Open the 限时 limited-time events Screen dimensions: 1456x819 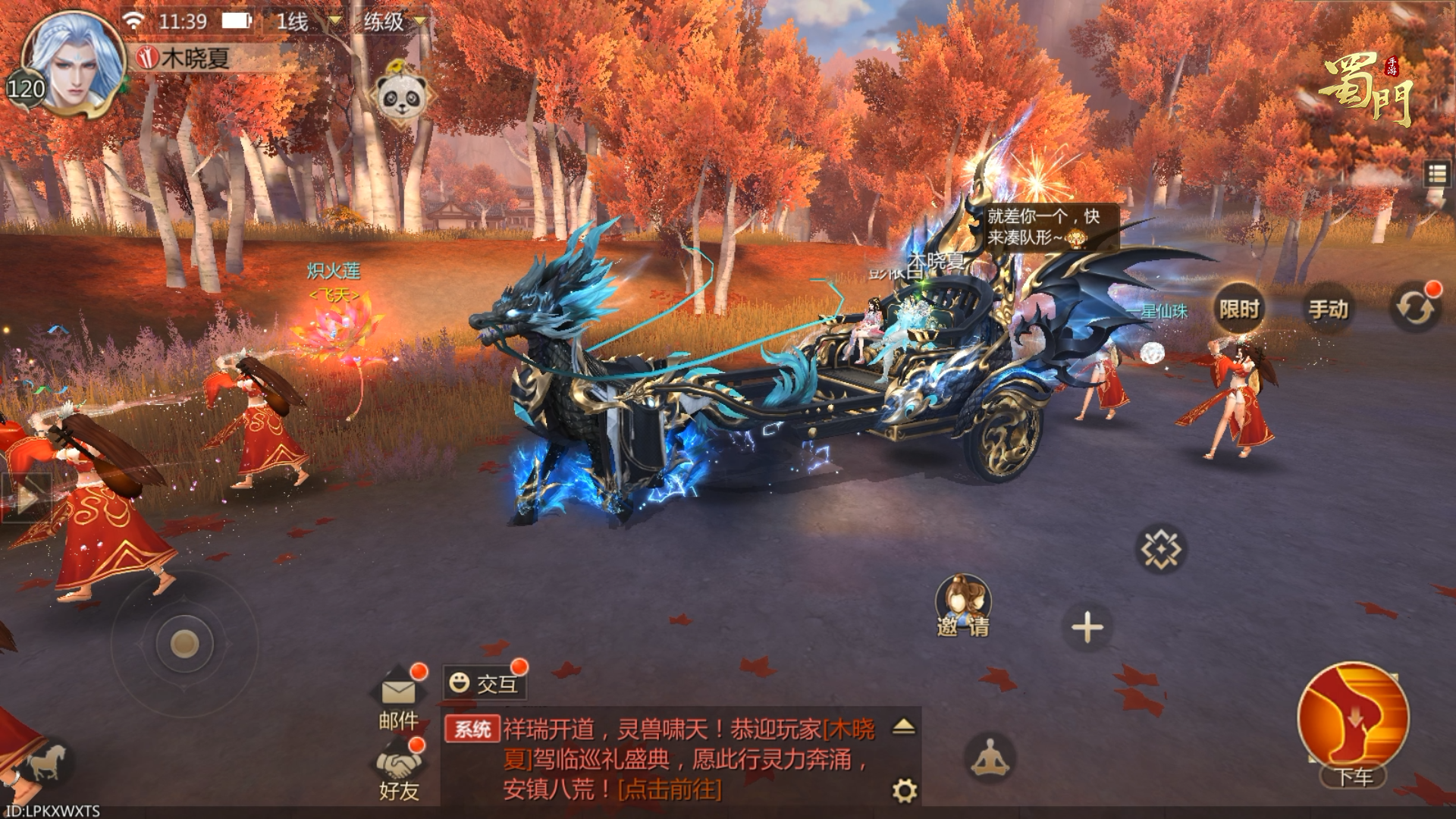(1239, 309)
